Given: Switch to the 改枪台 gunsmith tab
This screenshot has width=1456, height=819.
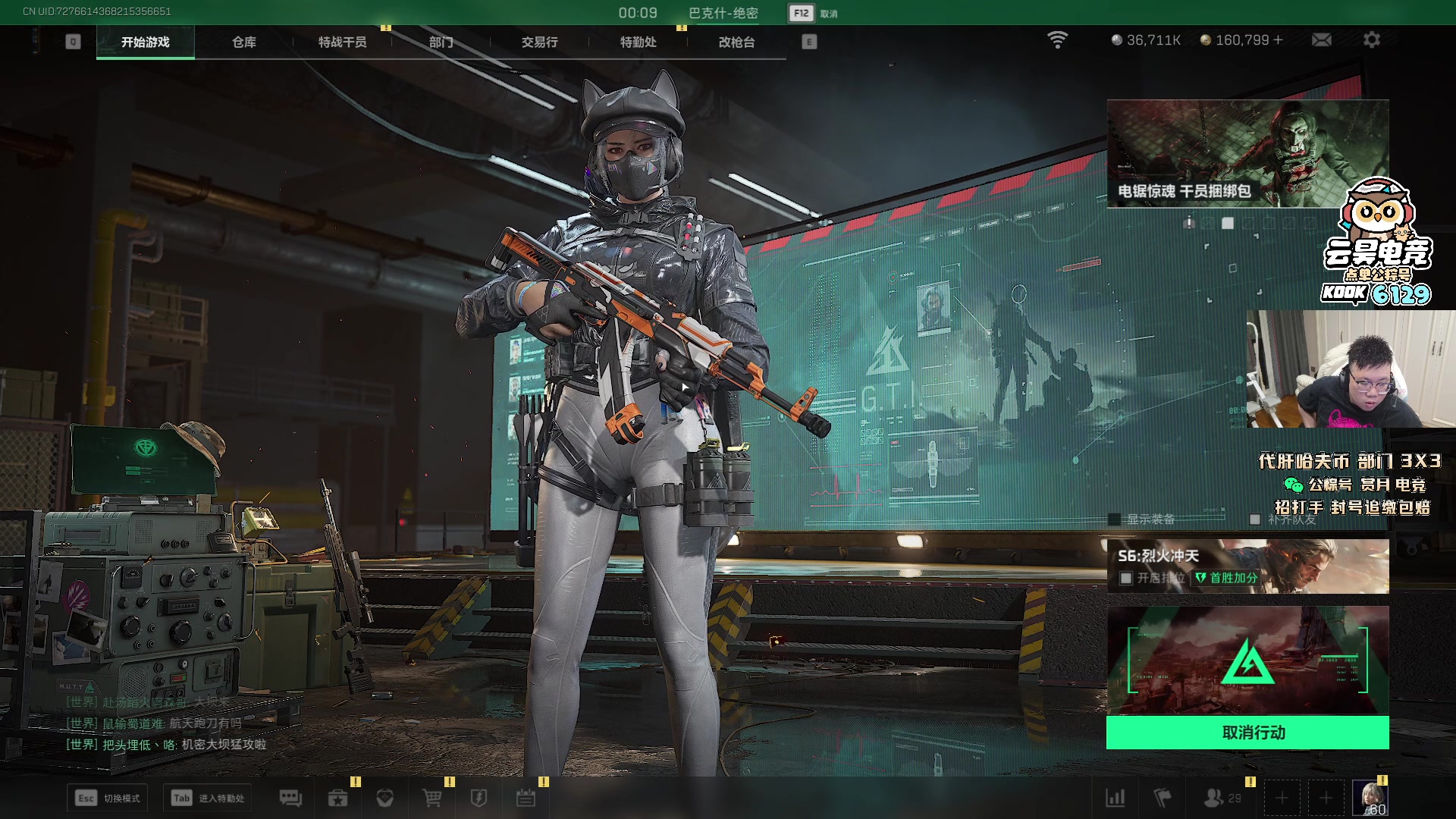Looking at the screenshot, I should pyautogui.click(x=736, y=42).
